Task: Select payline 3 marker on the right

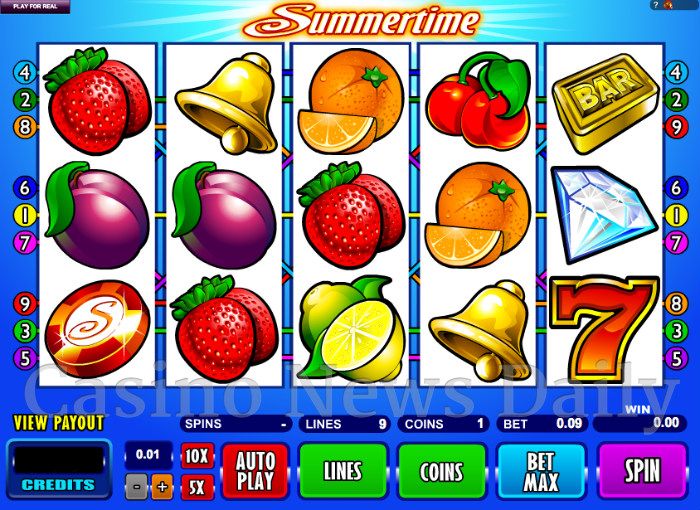Action: [676, 329]
